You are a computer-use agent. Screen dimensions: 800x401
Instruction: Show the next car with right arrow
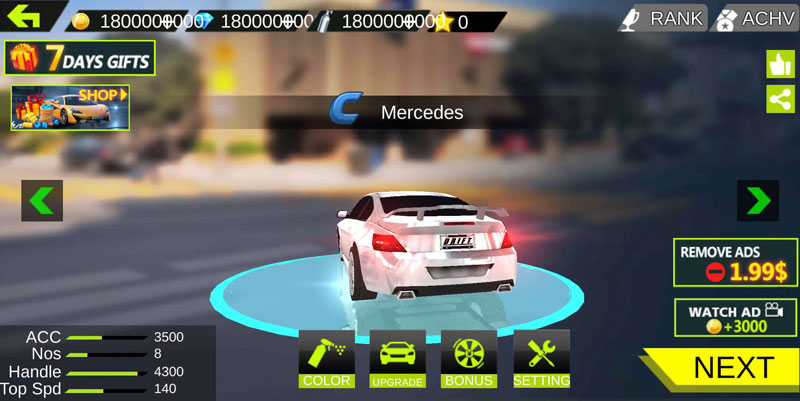758,200
